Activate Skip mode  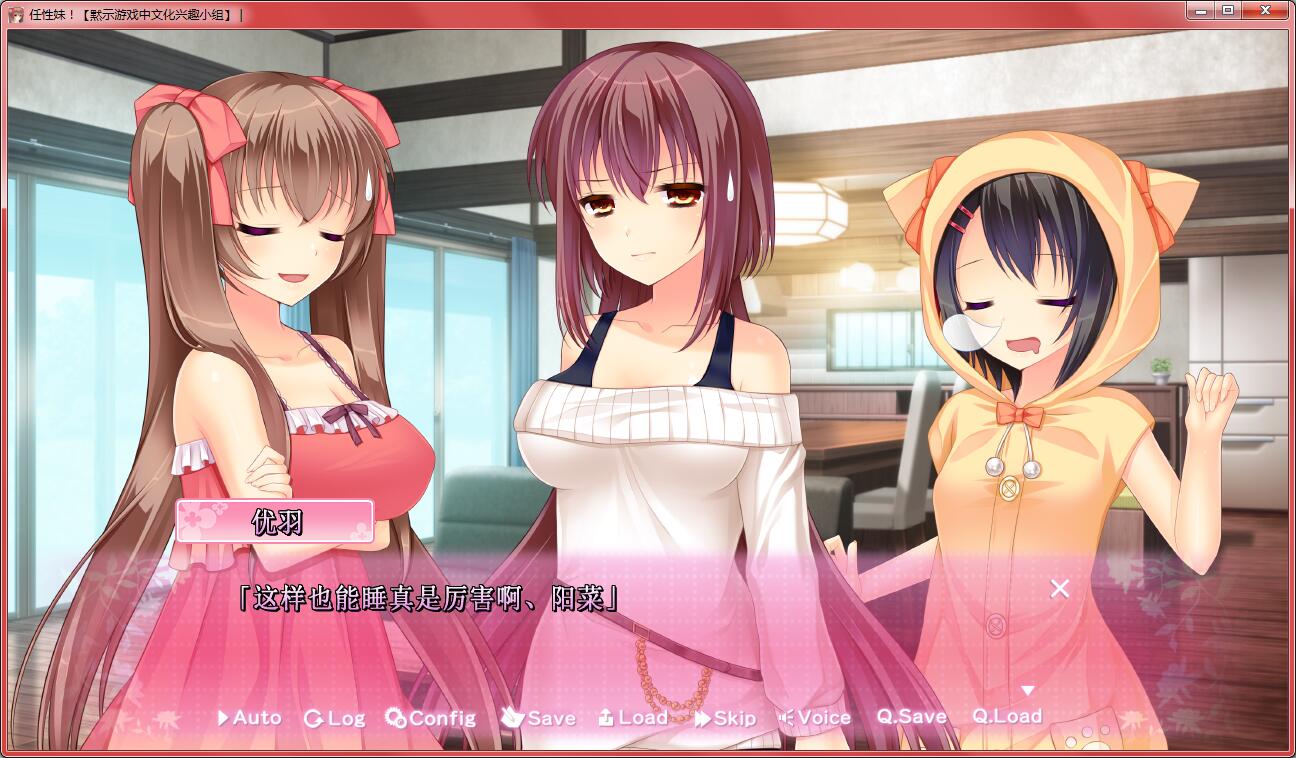[x=726, y=718]
